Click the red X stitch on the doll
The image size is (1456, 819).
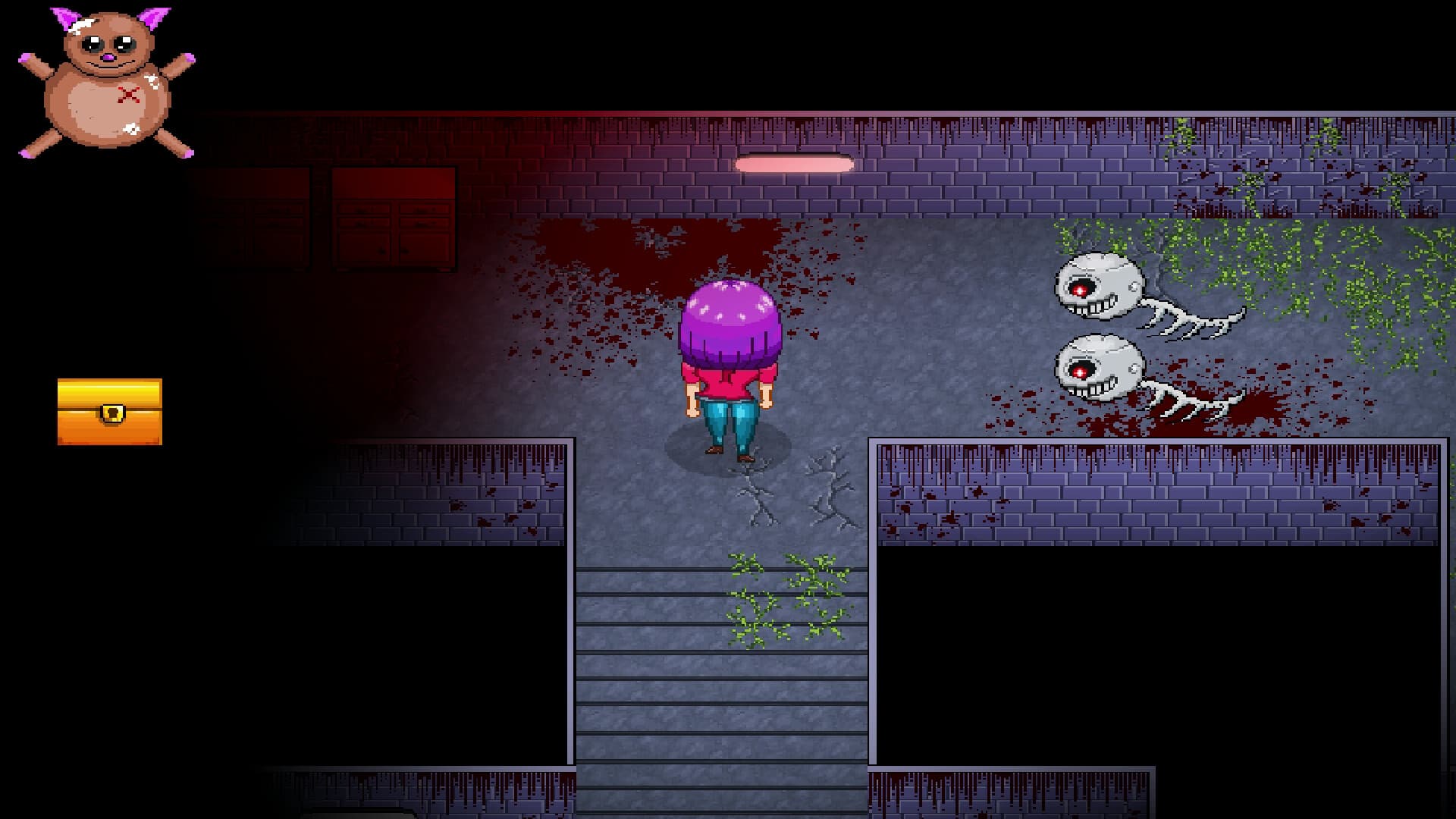pos(127,95)
